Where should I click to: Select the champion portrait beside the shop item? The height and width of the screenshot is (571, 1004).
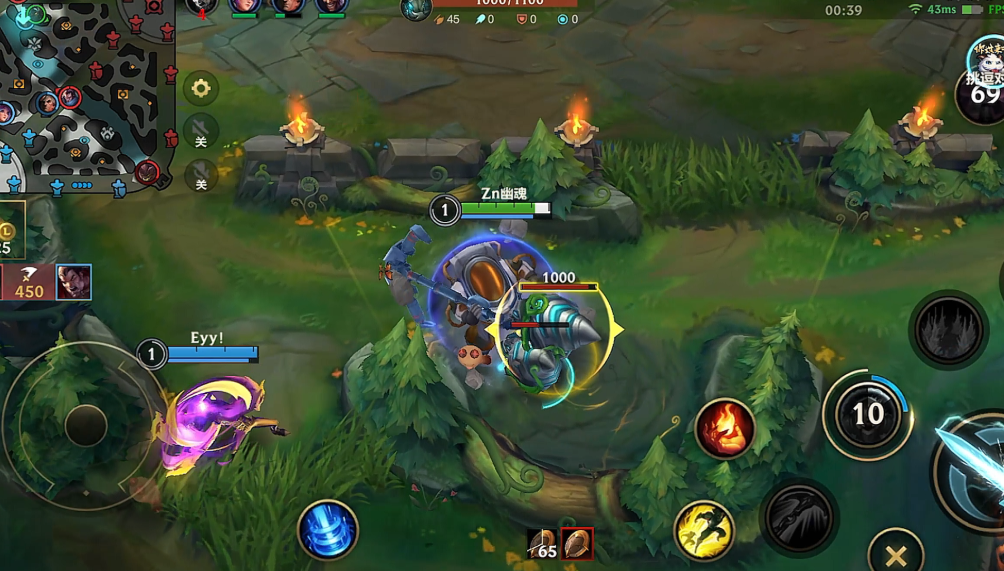click(74, 283)
